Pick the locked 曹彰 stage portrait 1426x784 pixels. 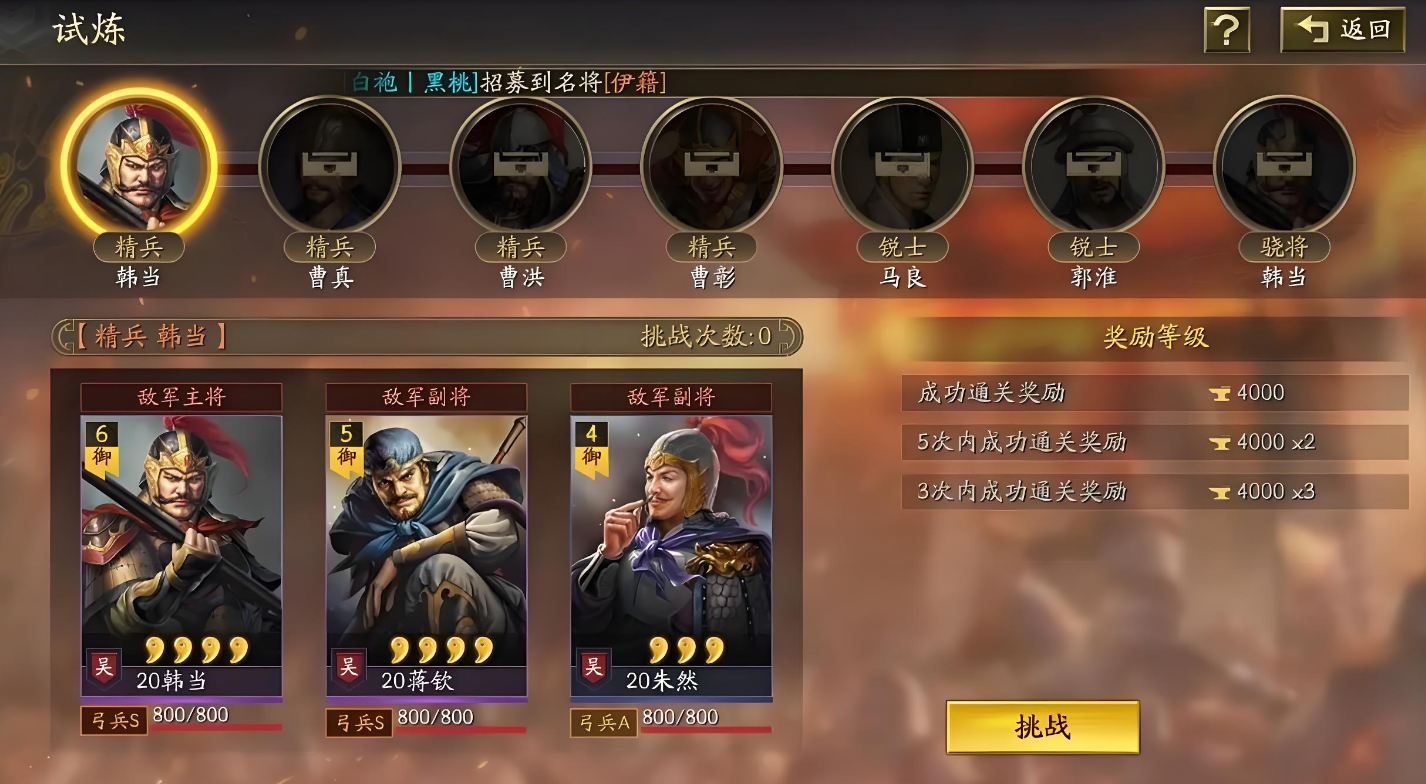click(711, 166)
